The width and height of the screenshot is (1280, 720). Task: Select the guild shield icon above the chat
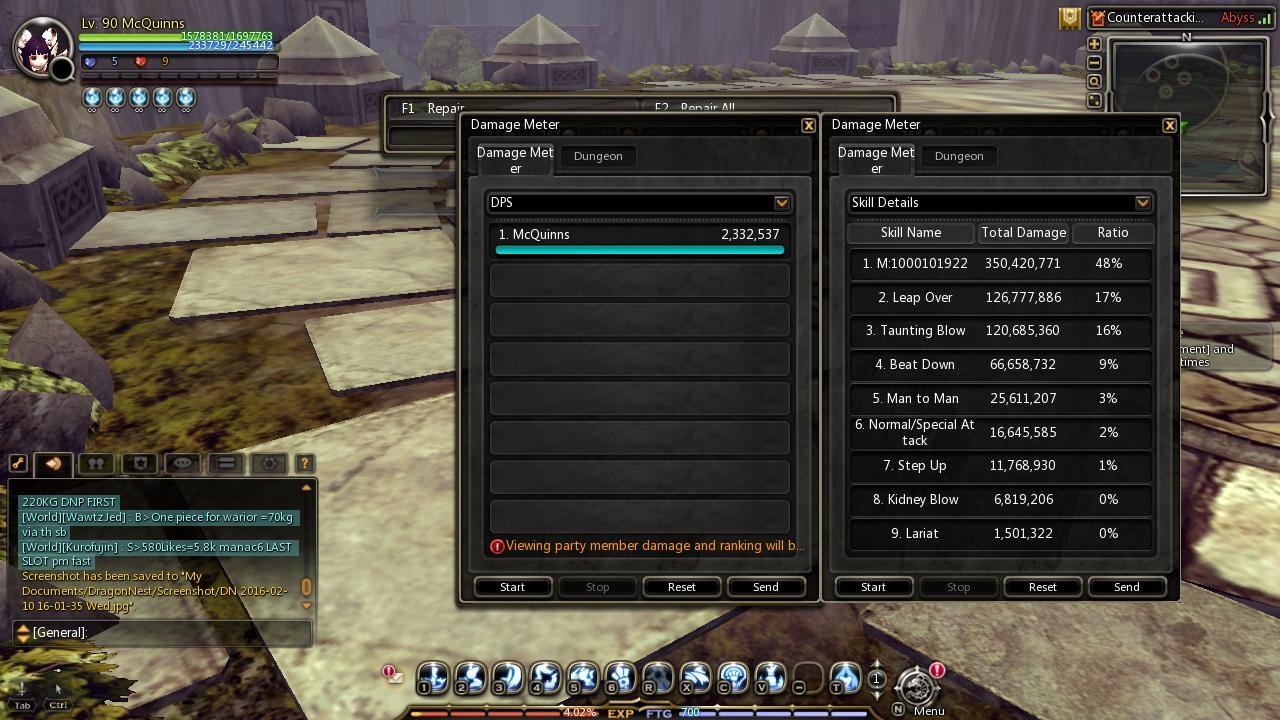pyautogui.click(x=140, y=463)
